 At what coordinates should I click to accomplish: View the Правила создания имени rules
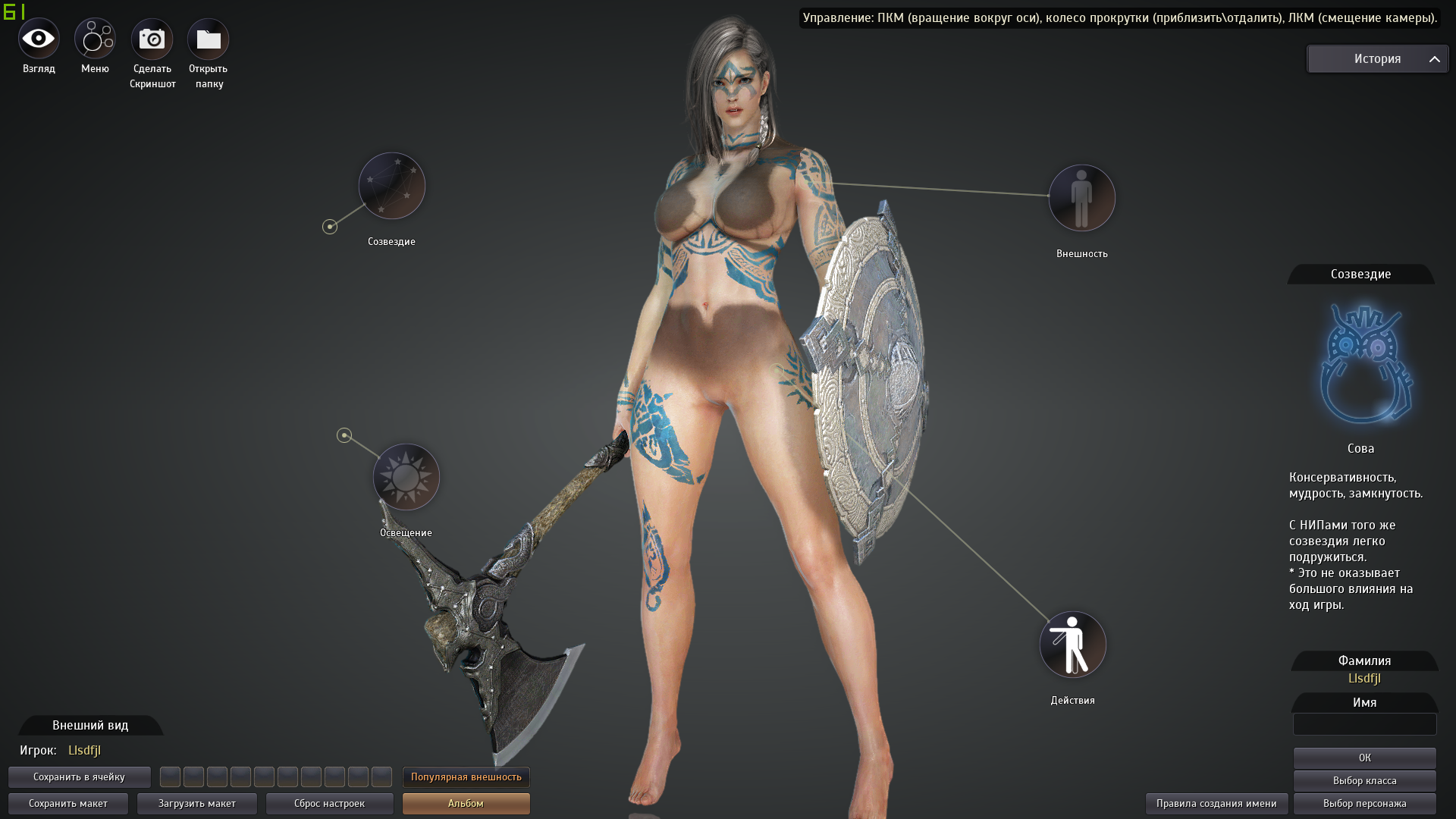click(1216, 803)
